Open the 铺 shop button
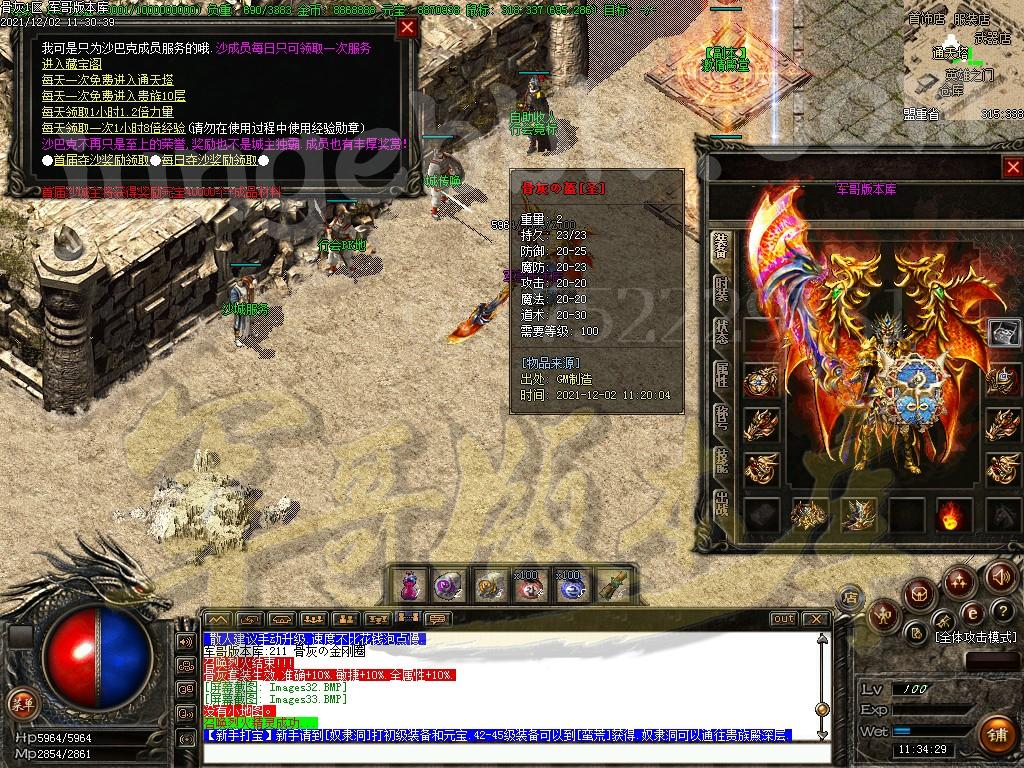Image resolution: width=1024 pixels, height=768 pixels. pos(995,734)
